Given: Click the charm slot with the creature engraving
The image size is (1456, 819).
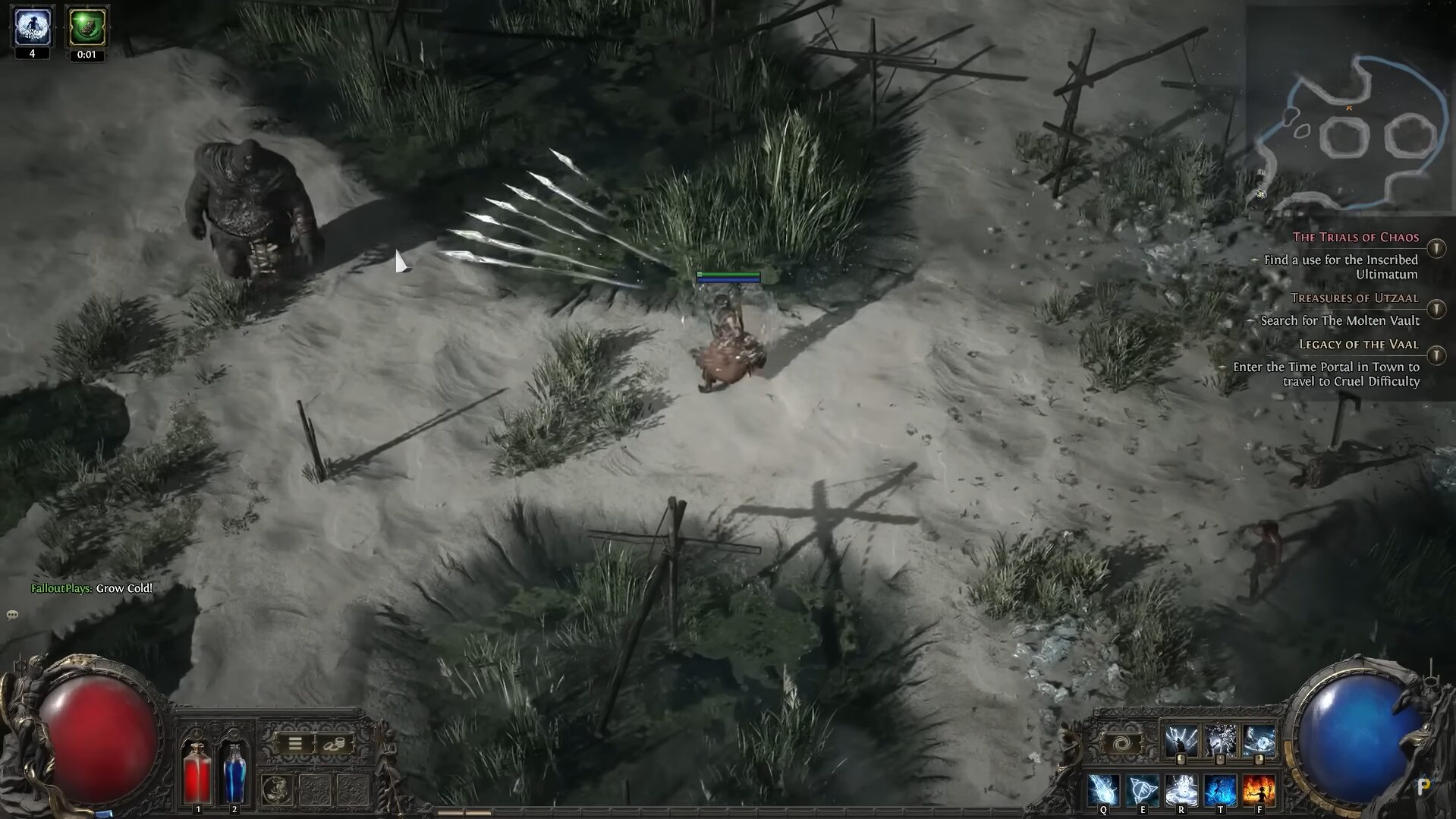Looking at the screenshot, I should click(277, 789).
